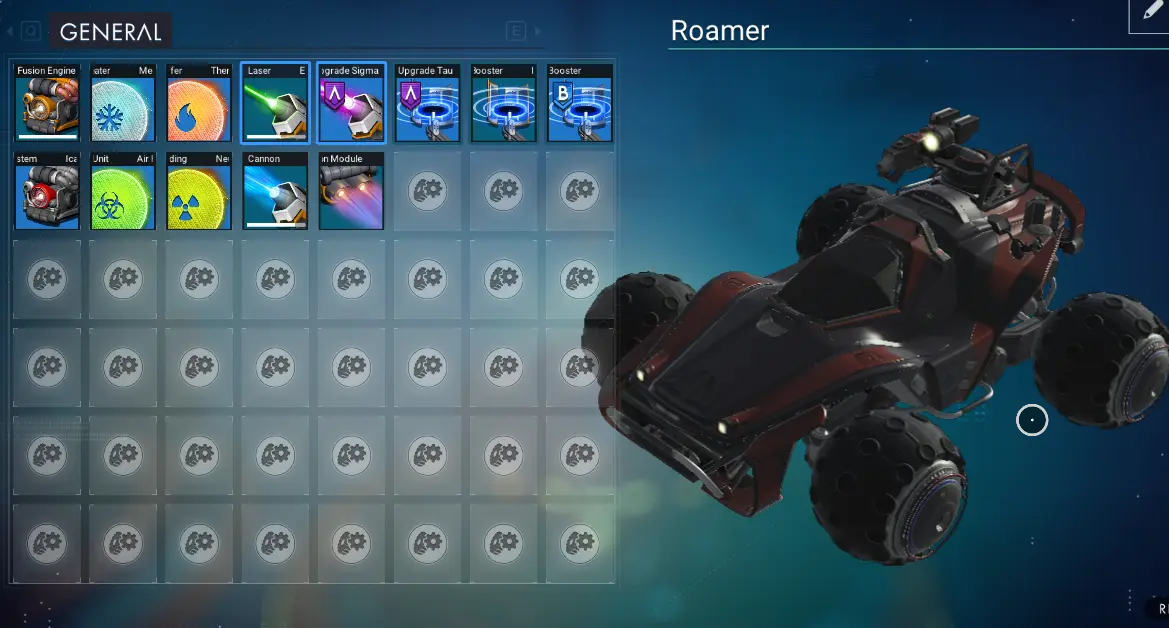Viewport: 1169px width, 628px height.
Task: Choose the blue Cannon slot
Action: coord(275,191)
